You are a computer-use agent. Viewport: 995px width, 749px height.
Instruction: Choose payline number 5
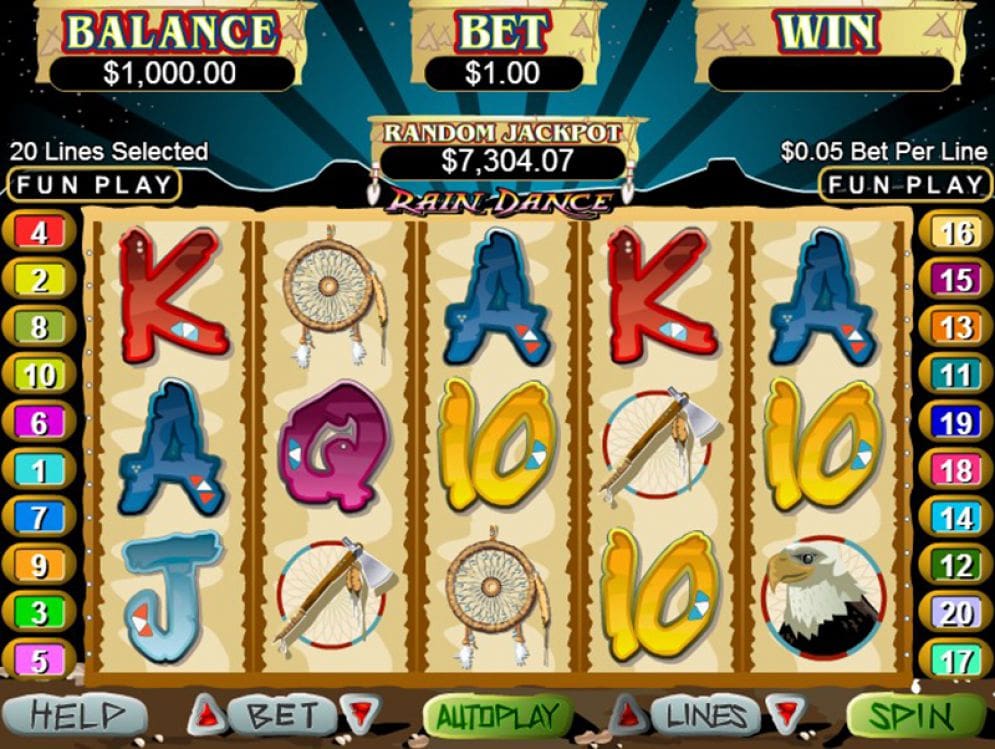[x=39, y=660]
